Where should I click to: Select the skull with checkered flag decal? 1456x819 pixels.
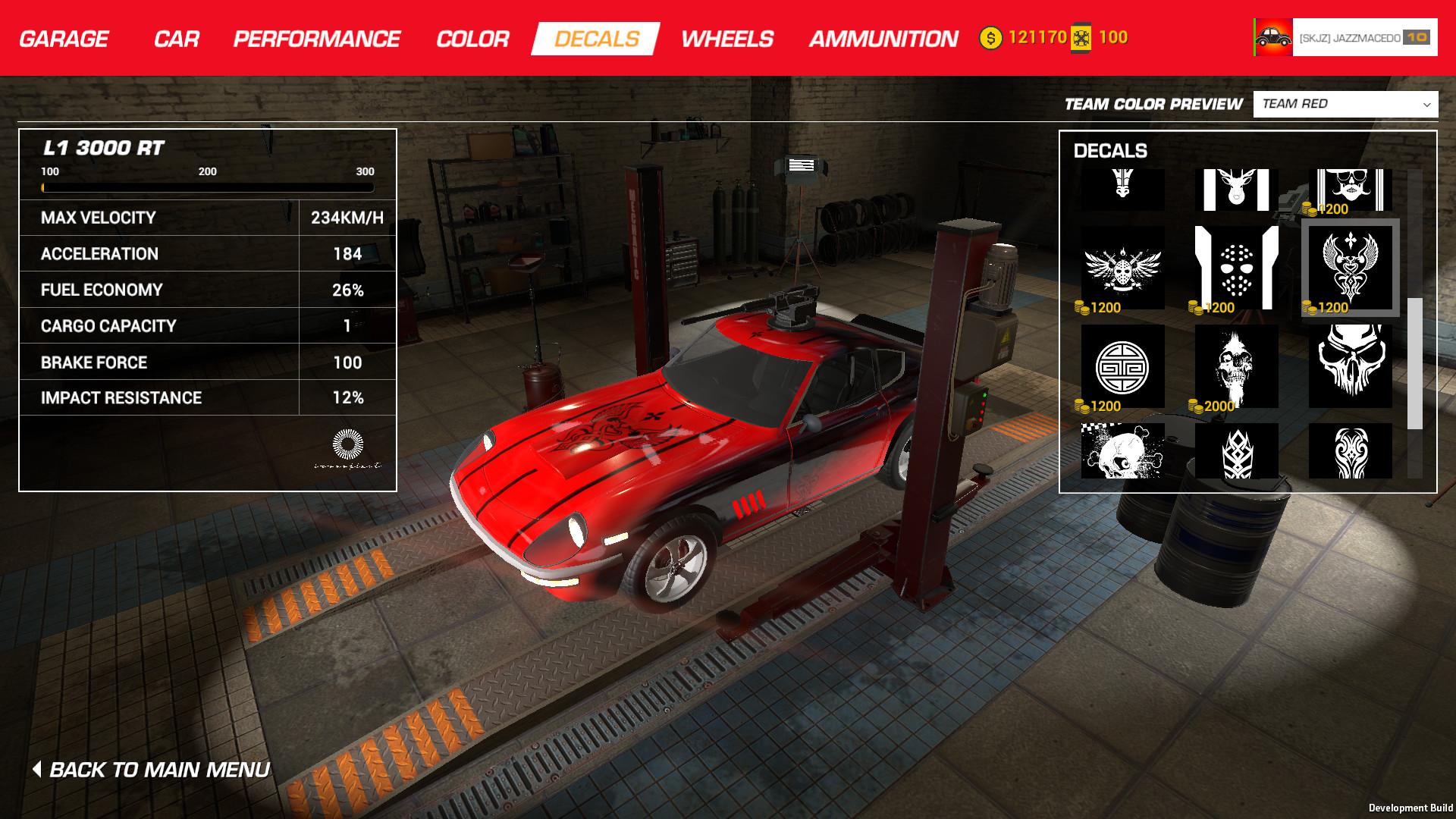pos(1122,451)
